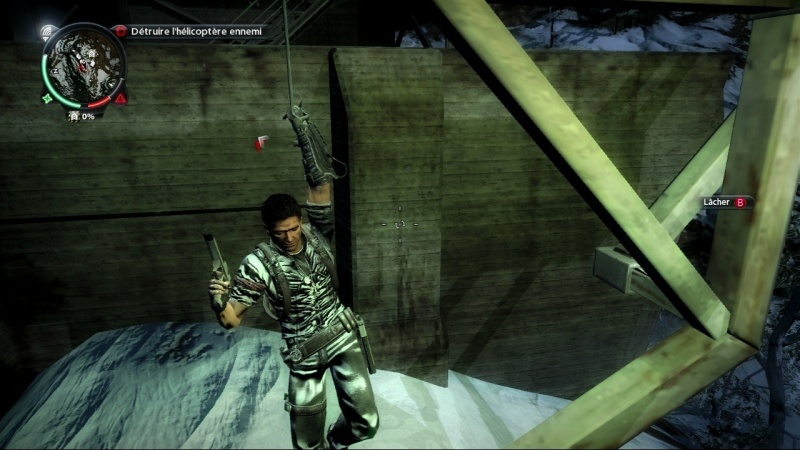
Task: Click the red warning triangle heat icon
Action: click(121, 98)
